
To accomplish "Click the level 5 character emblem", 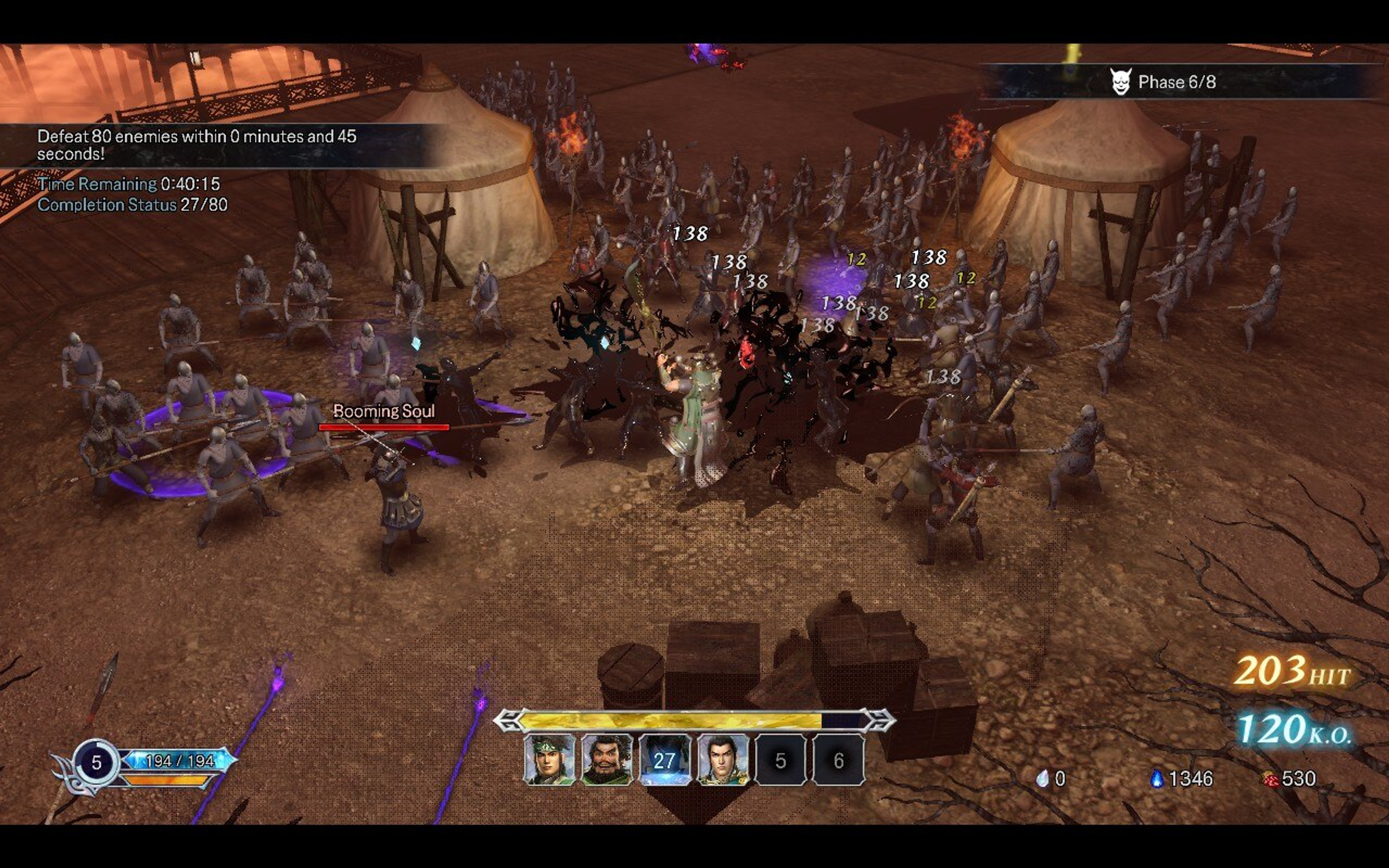I will point(97,762).
